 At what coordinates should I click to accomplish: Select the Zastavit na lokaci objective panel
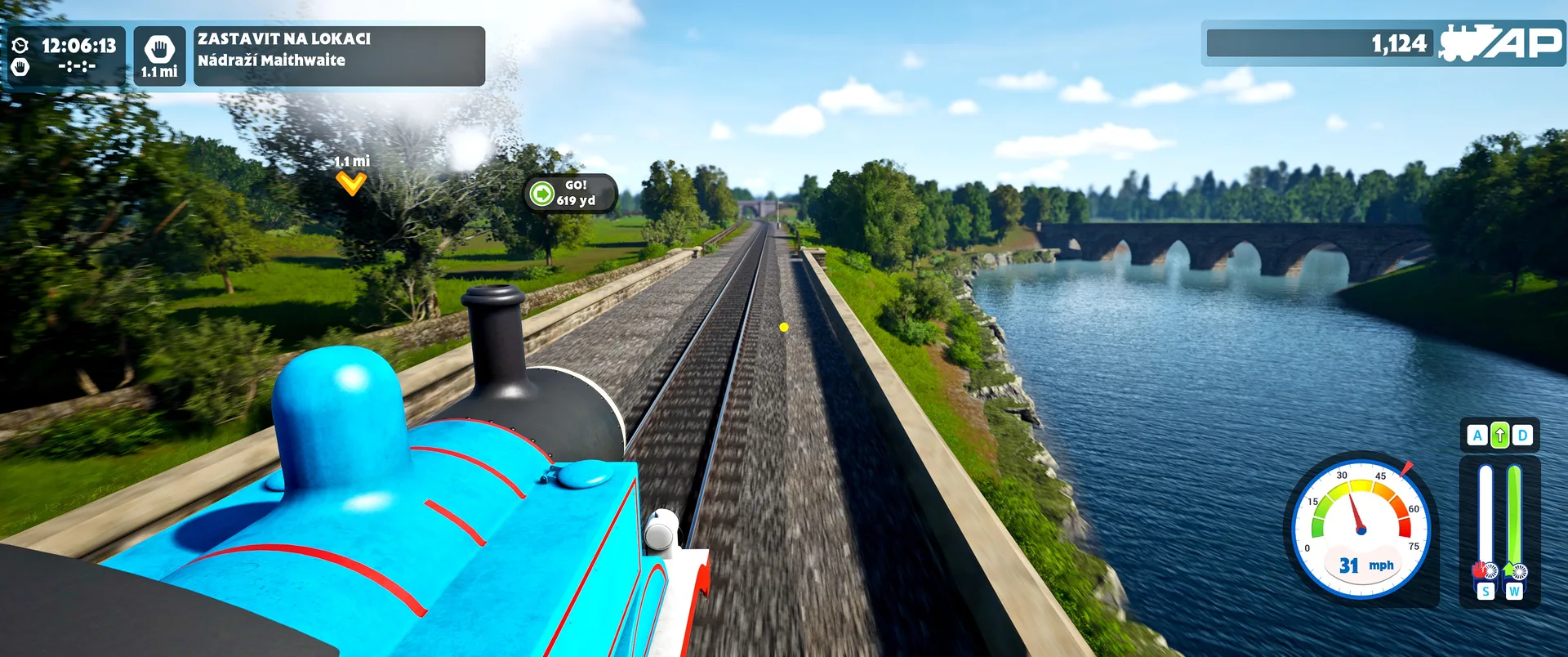(x=339, y=56)
